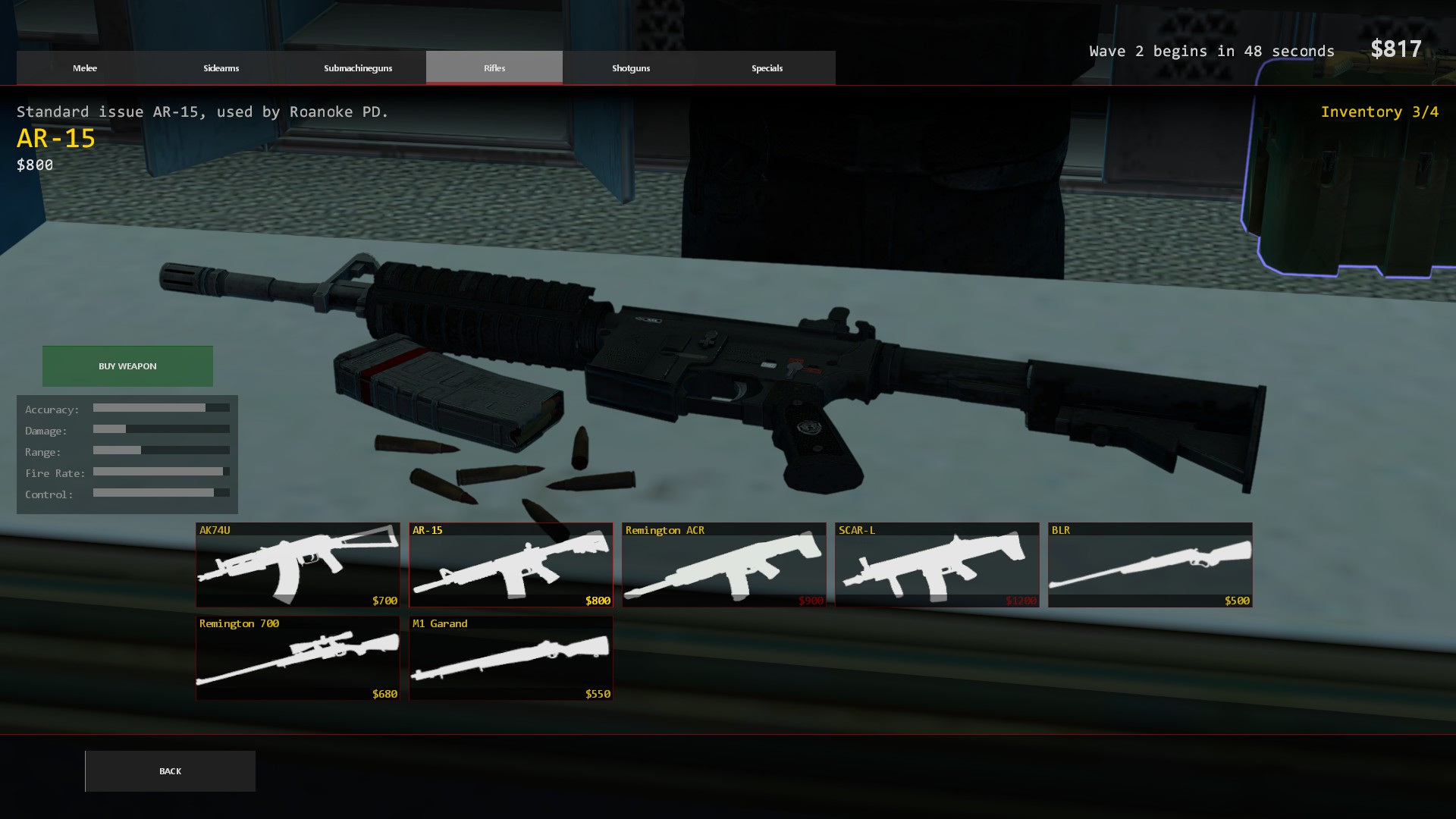Select the M1 Garand rifle
Viewport: 1456px width, 819px height.
pyautogui.click(x=510, y=657)
